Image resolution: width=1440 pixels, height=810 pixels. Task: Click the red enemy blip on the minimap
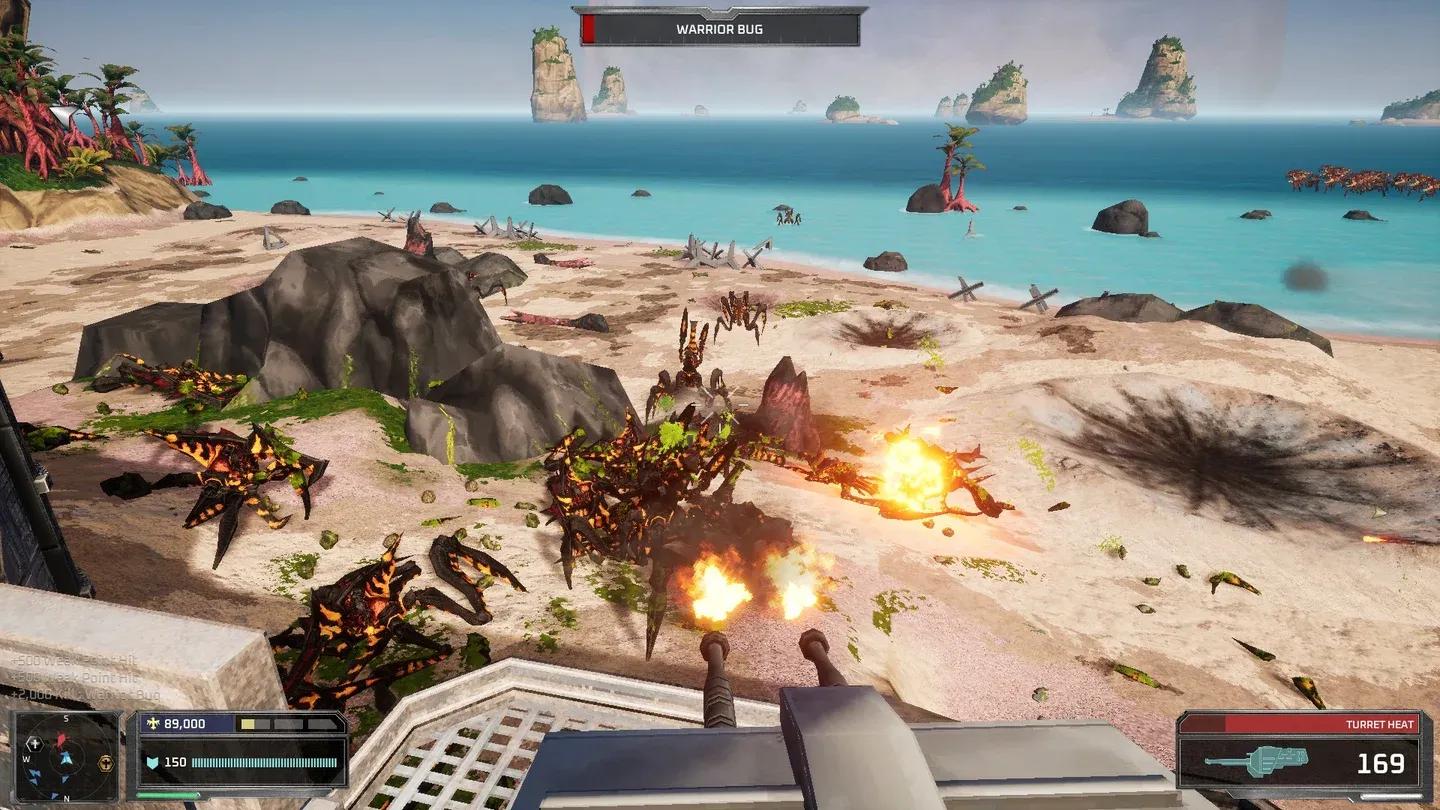pyautogui.click(x=60, y=740)
